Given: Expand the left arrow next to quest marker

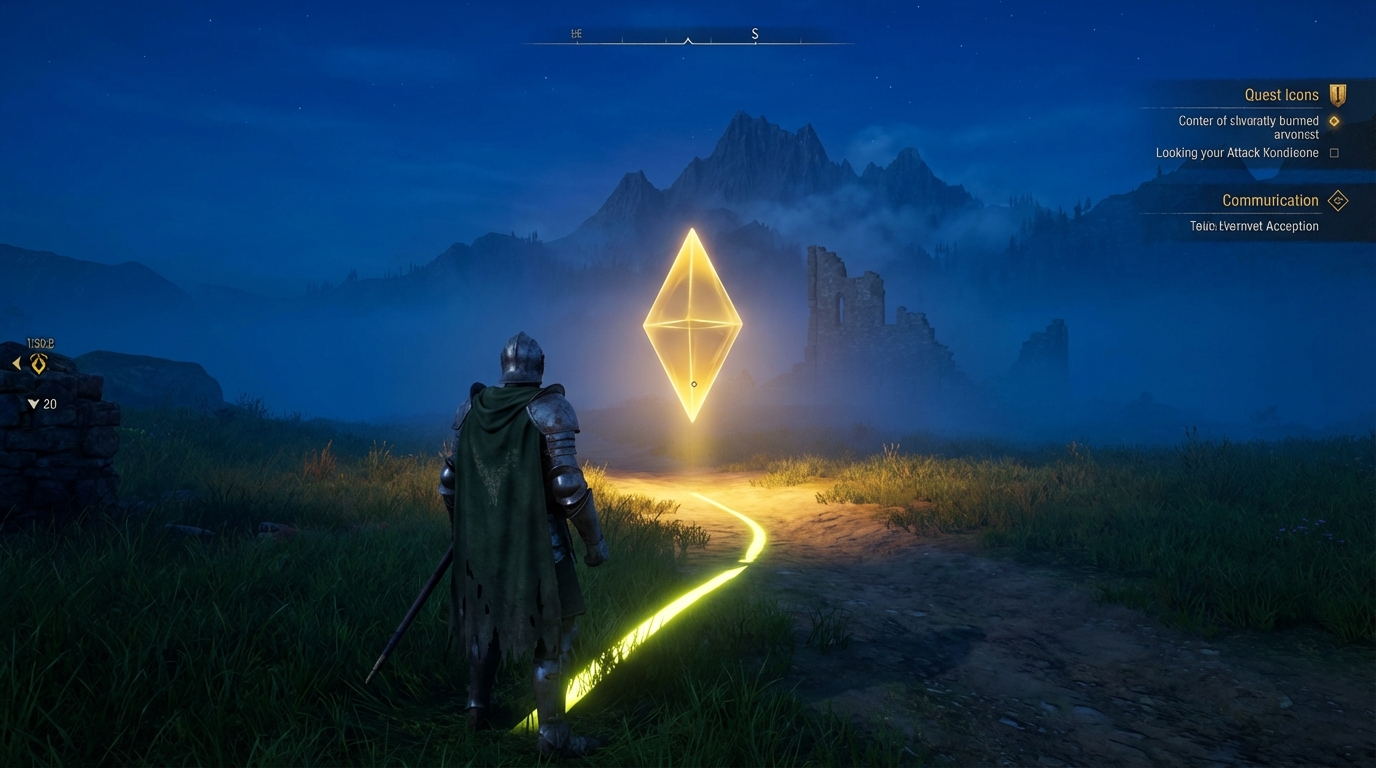Looking at the screenshot, I should 15,363.
